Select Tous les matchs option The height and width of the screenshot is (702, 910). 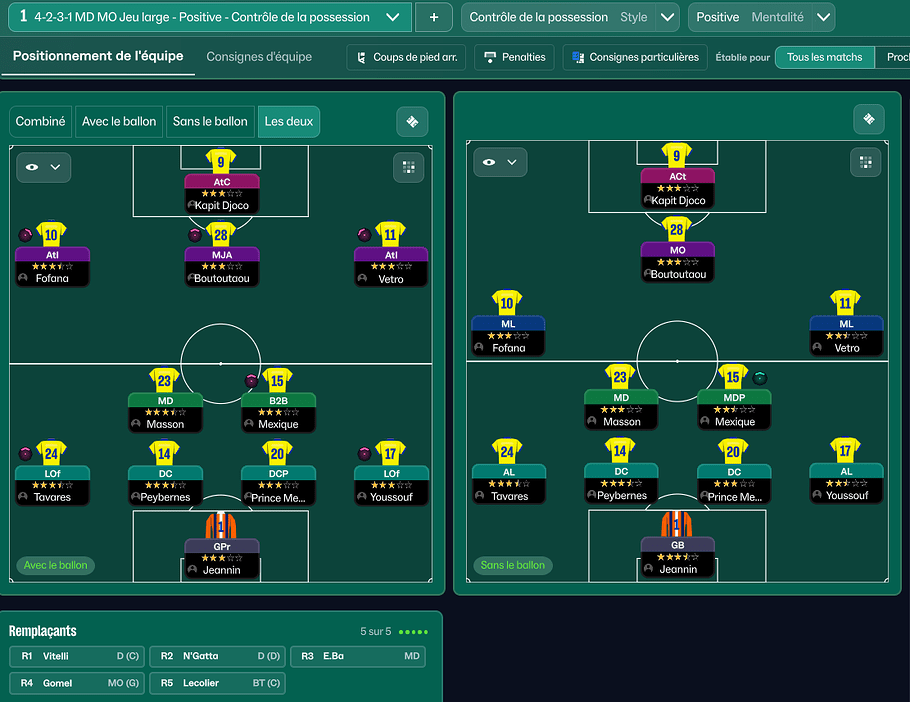coord(824,57)
